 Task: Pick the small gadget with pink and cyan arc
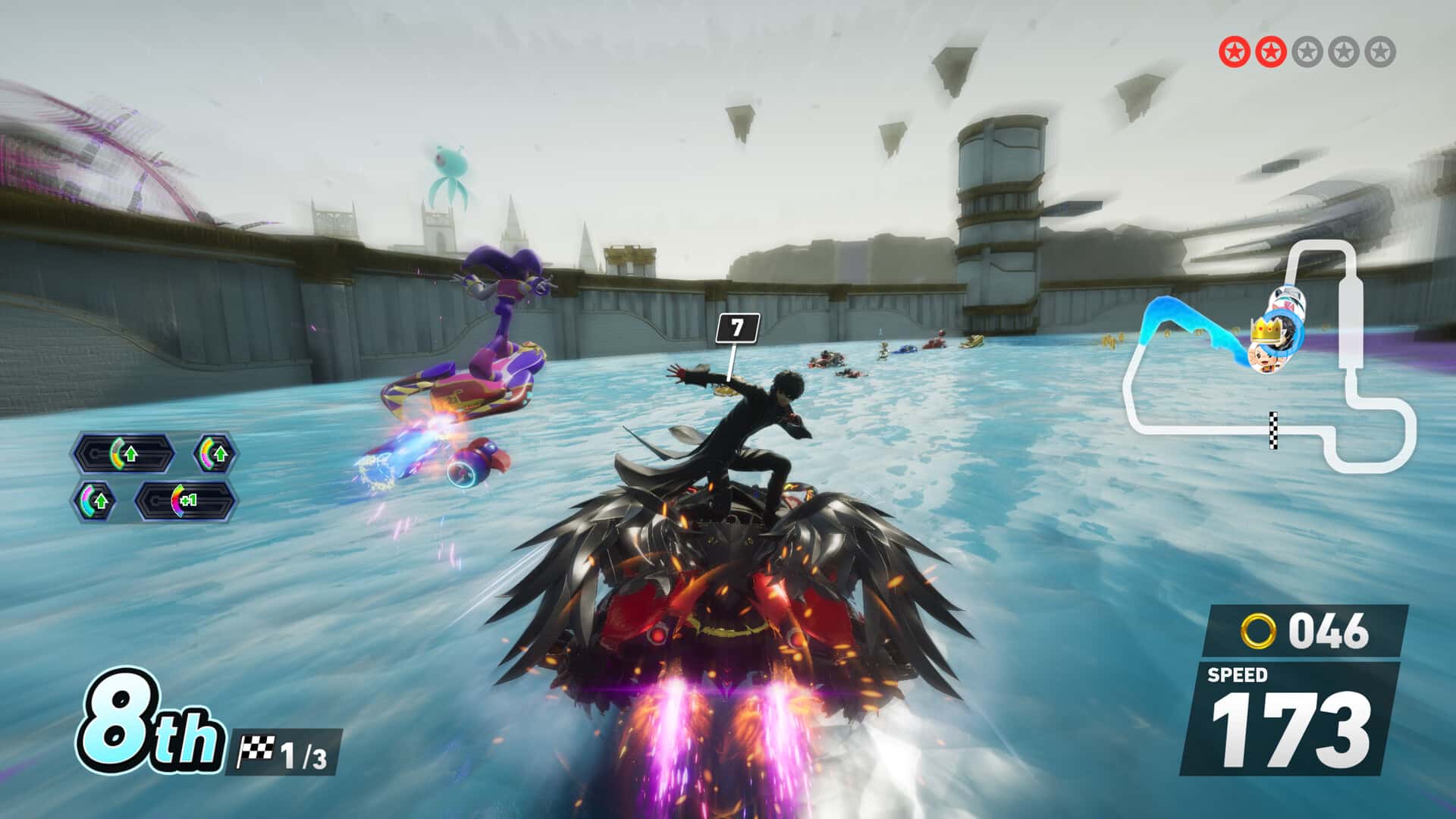(95, 500)
